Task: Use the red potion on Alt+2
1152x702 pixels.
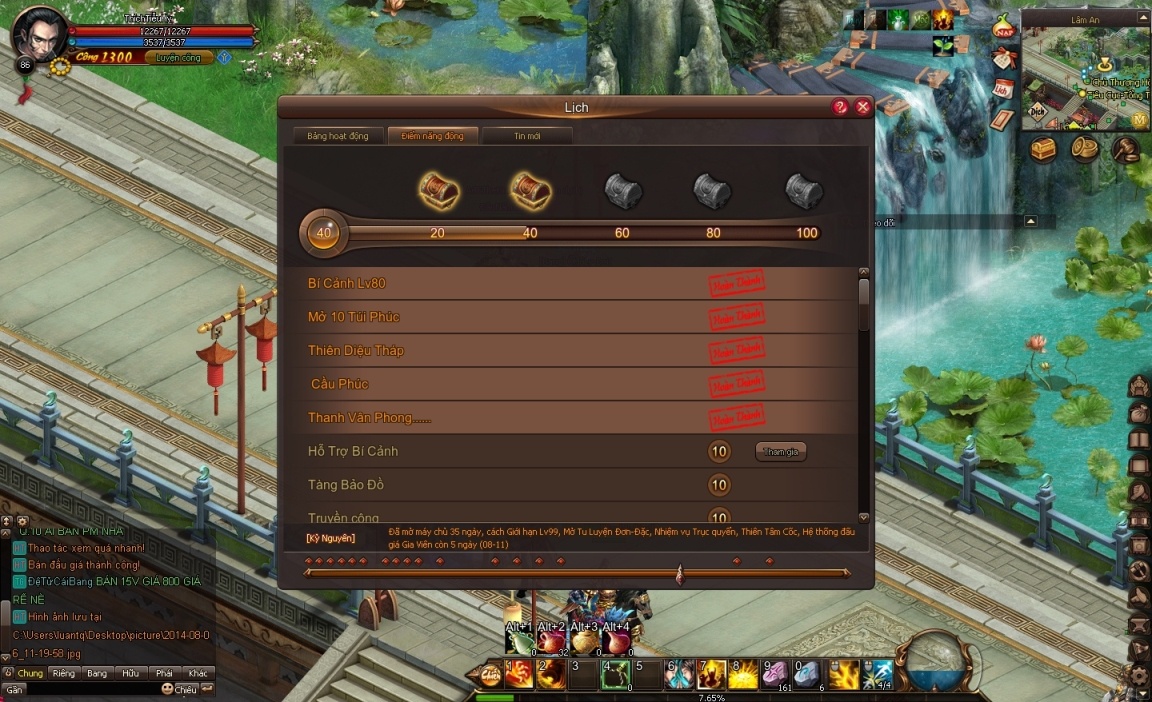Action: click(x=551, y=645)
